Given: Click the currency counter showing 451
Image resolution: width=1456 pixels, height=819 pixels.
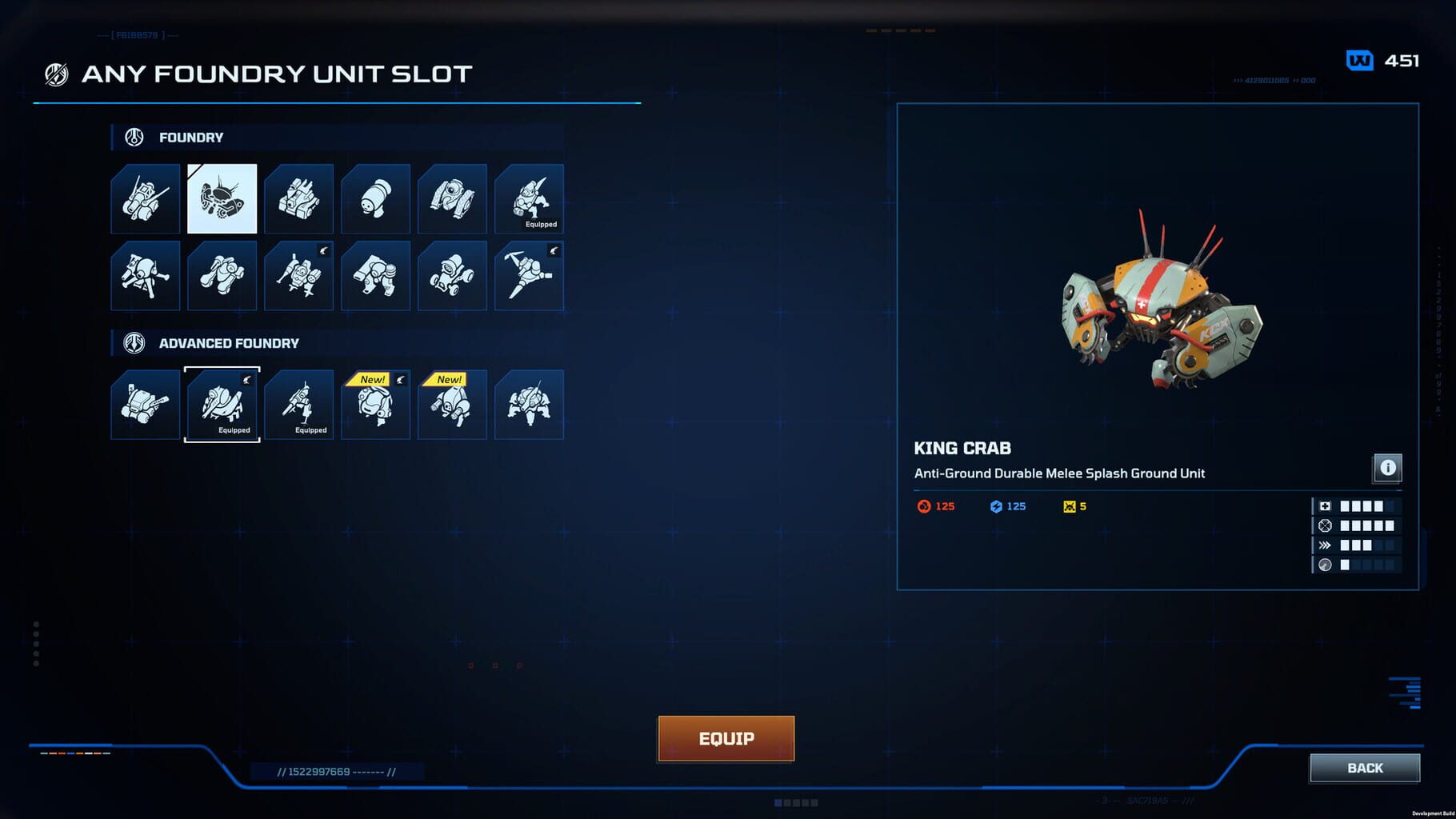Looking at the screenshot, I should tap(1386, 60).
